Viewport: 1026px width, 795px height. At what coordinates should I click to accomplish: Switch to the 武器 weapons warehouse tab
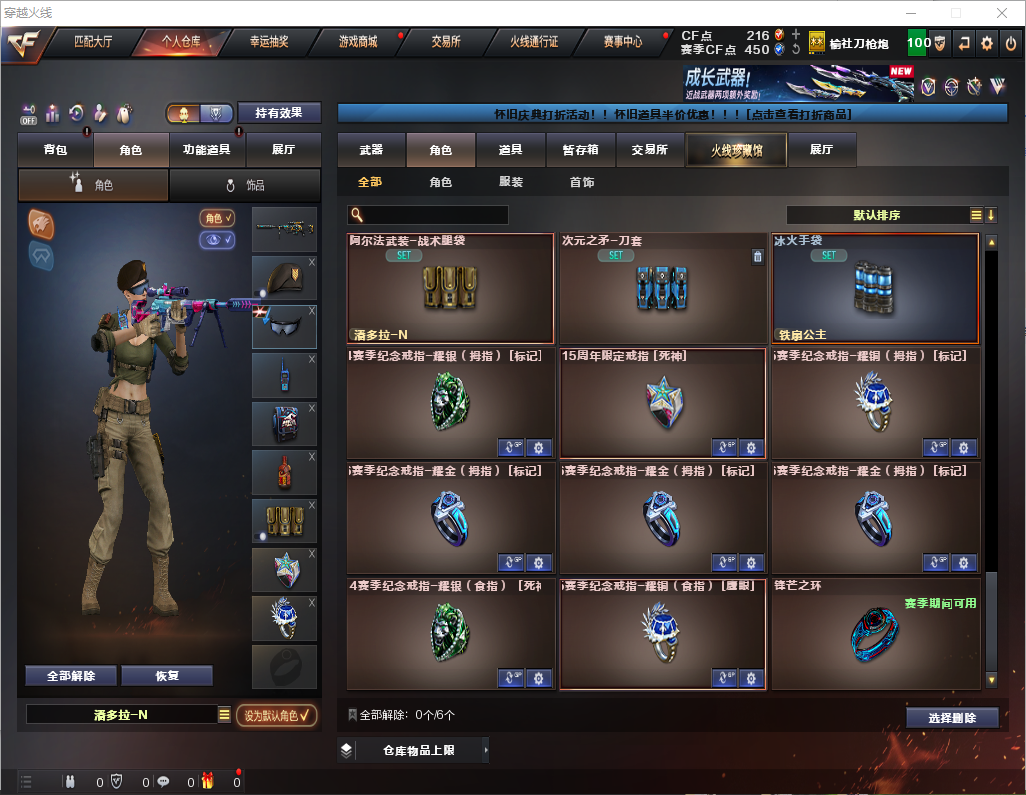pyautogui.click(x=371, y=150)
